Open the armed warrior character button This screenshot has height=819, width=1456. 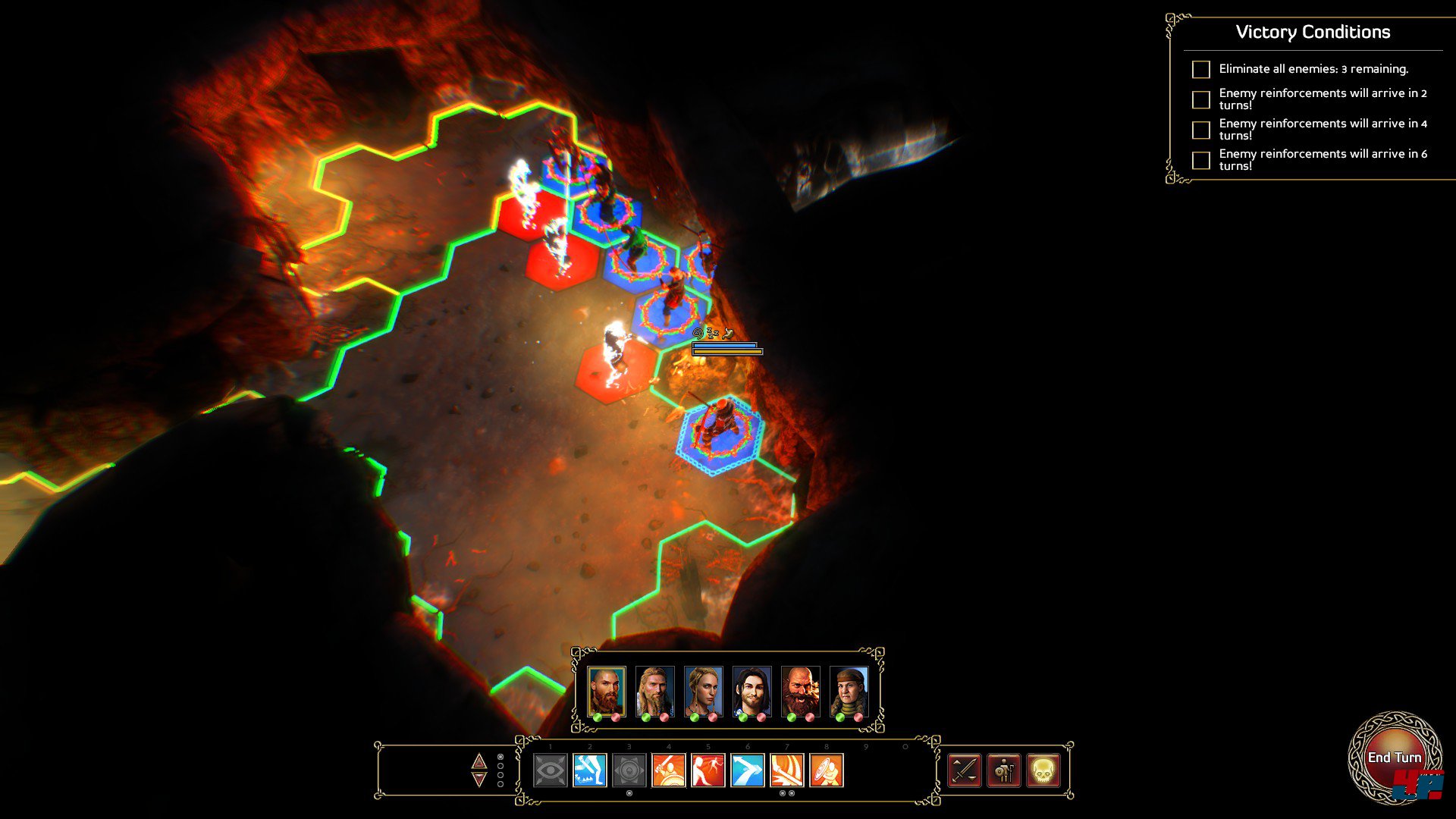point(1004,770)
